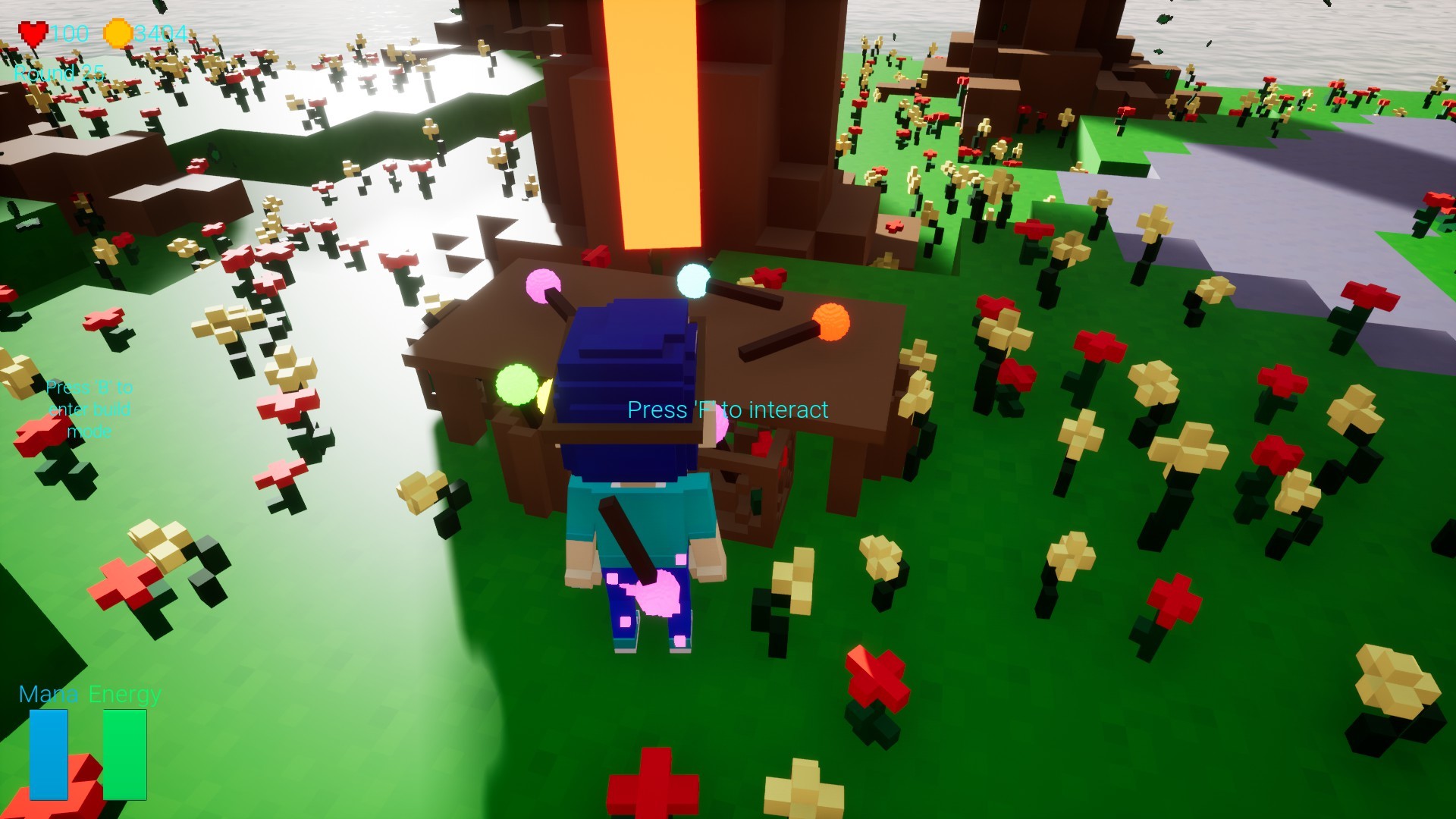Select the Round 25 counter label
The width and height of the screenshot is (1456, 819).
pyautogui.click(x=59, y=72)
